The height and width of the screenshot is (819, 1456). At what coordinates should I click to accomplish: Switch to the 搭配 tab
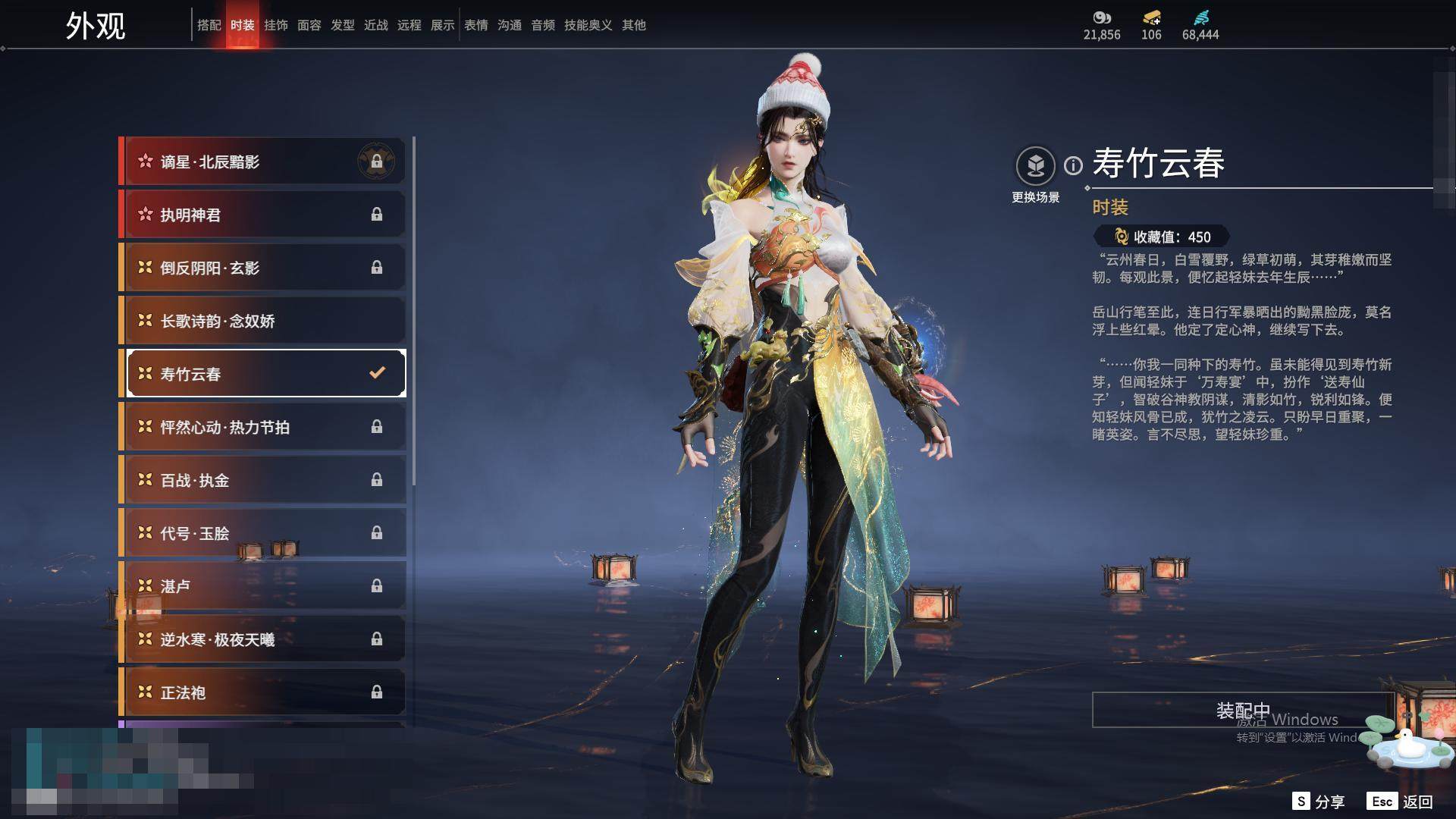pos(209,25)
